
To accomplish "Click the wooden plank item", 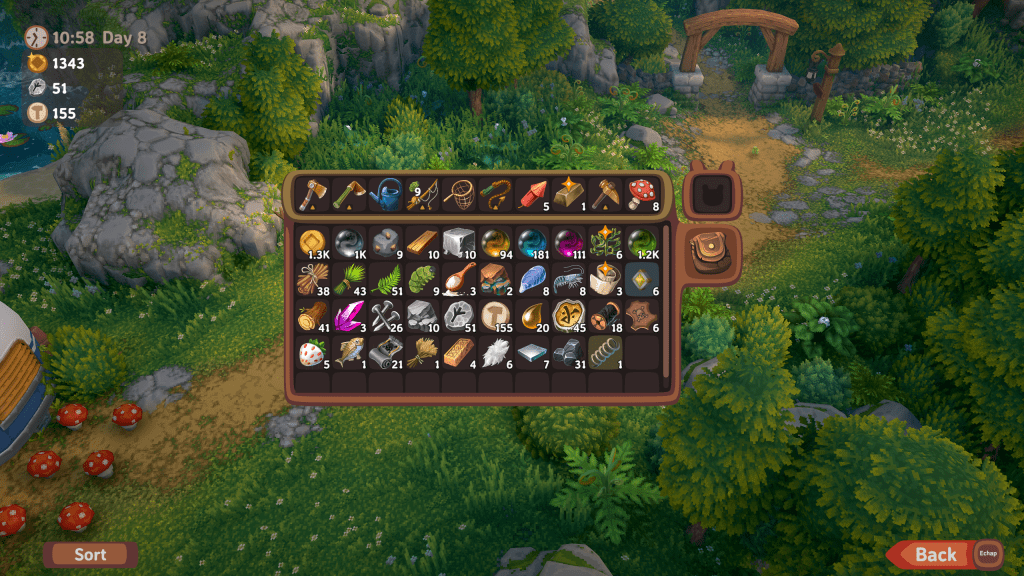I will (422, 243).
